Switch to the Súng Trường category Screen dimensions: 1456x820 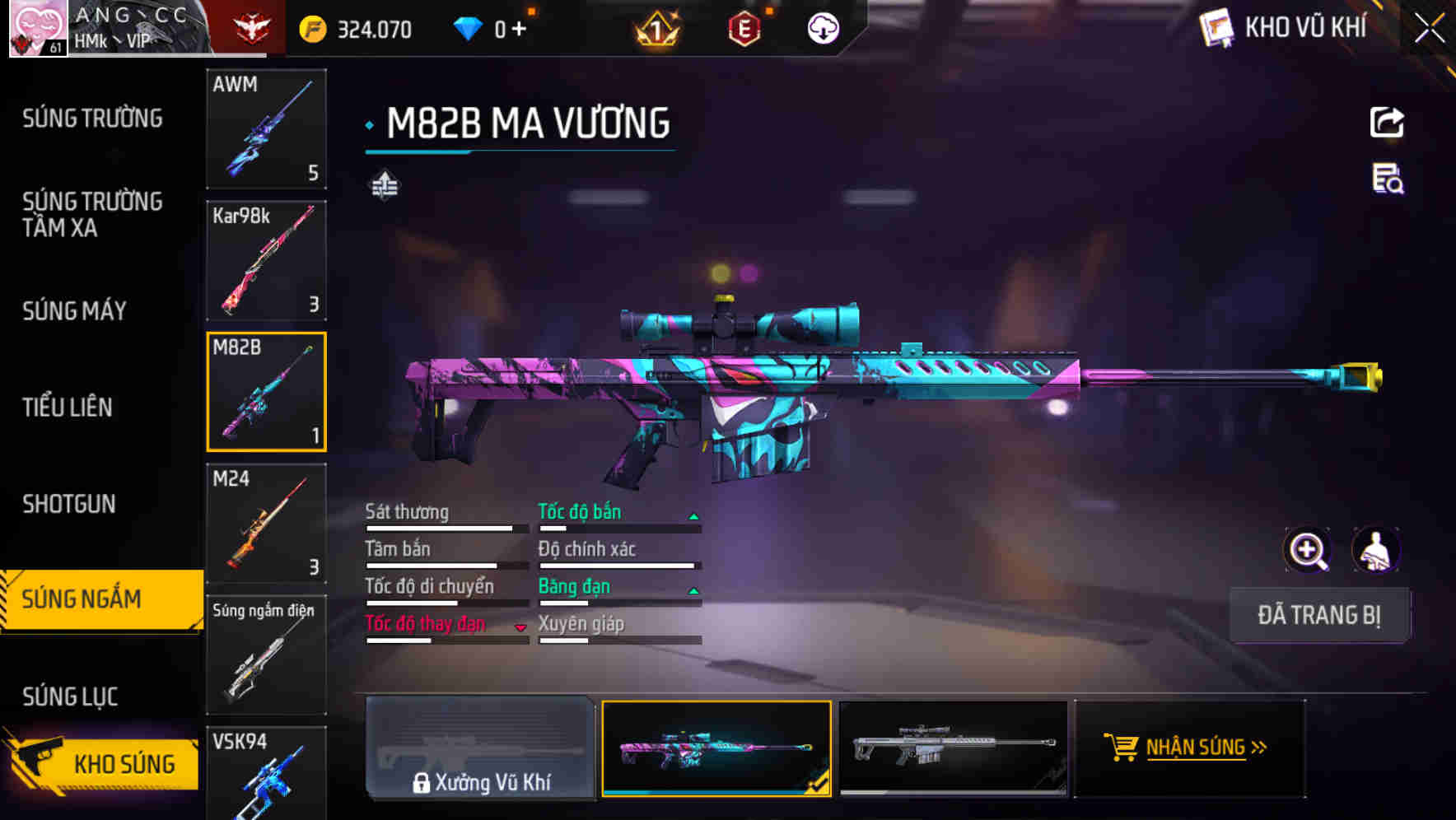[x=91, y=118]
